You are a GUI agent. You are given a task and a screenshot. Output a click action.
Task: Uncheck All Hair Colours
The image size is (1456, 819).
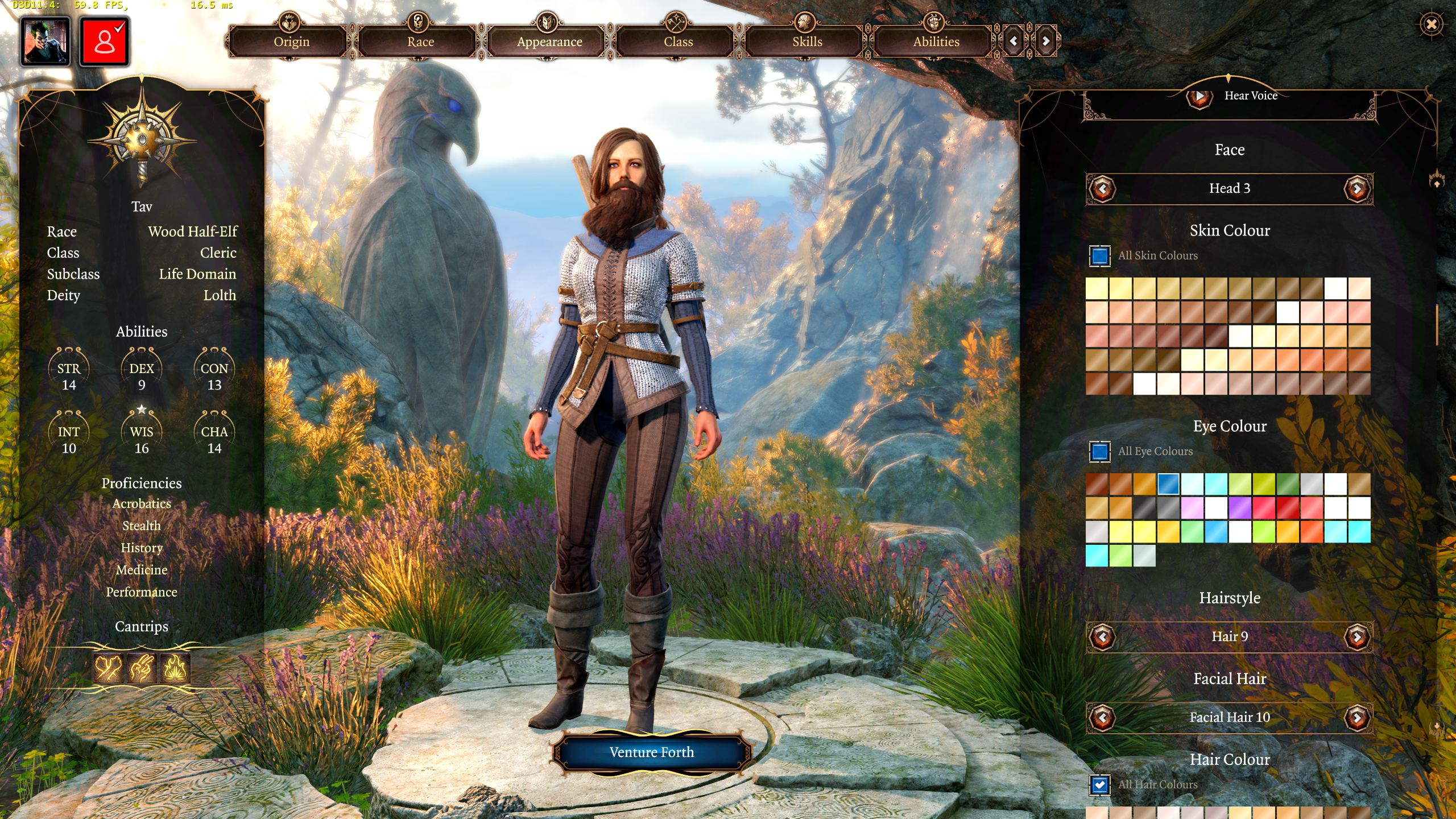1100,785
